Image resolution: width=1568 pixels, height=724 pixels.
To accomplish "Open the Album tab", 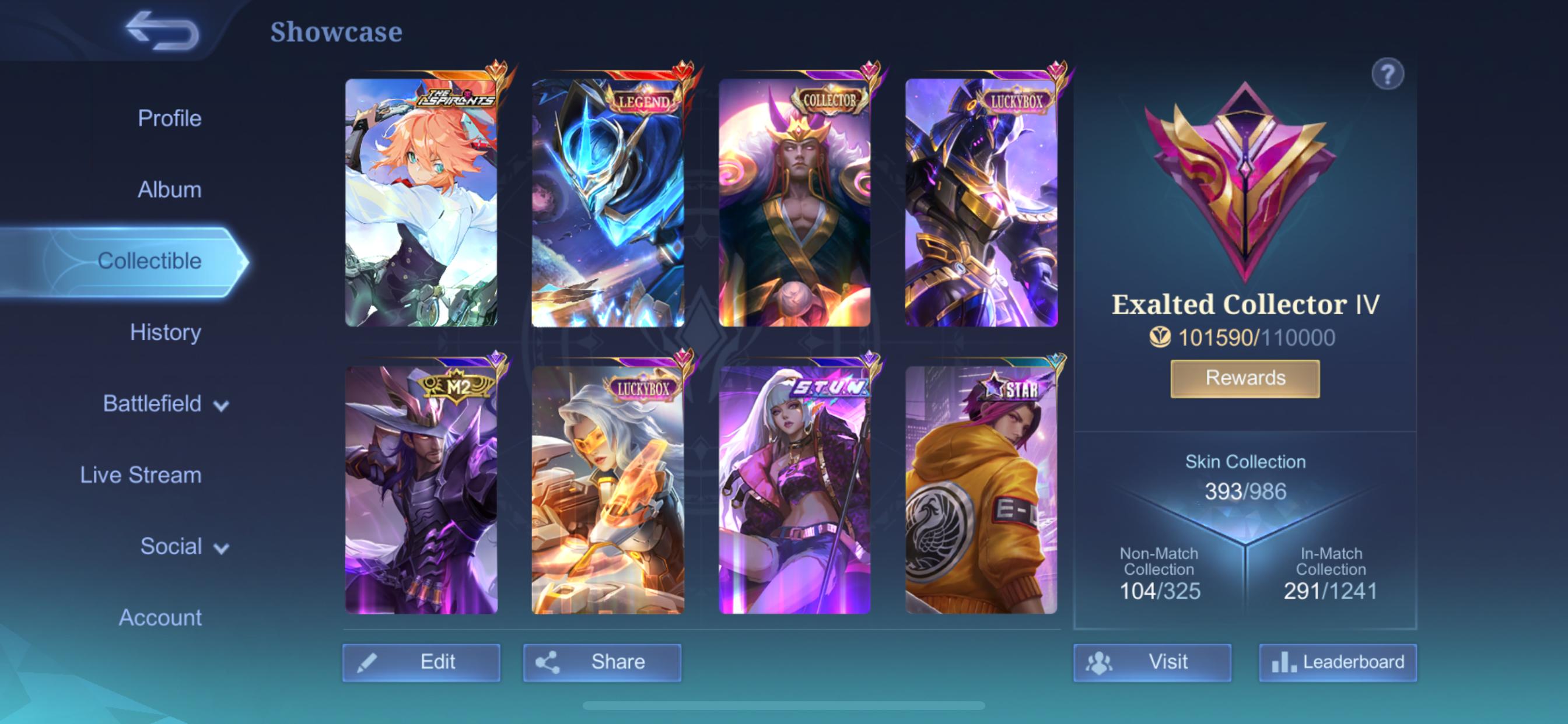I will pos(169,189).
